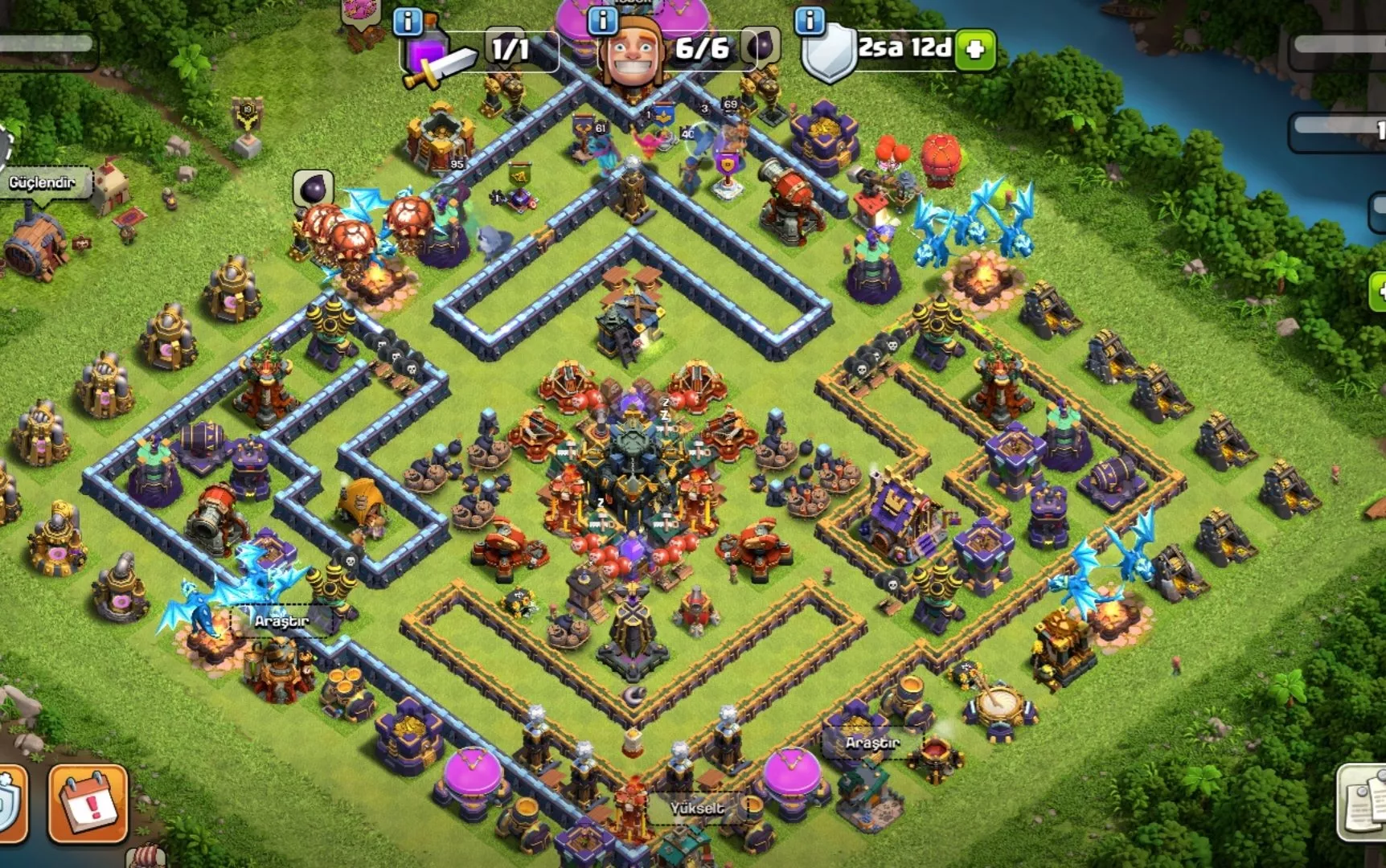Tap the Güçlendir speech bubble

click(x=43, y=183)
